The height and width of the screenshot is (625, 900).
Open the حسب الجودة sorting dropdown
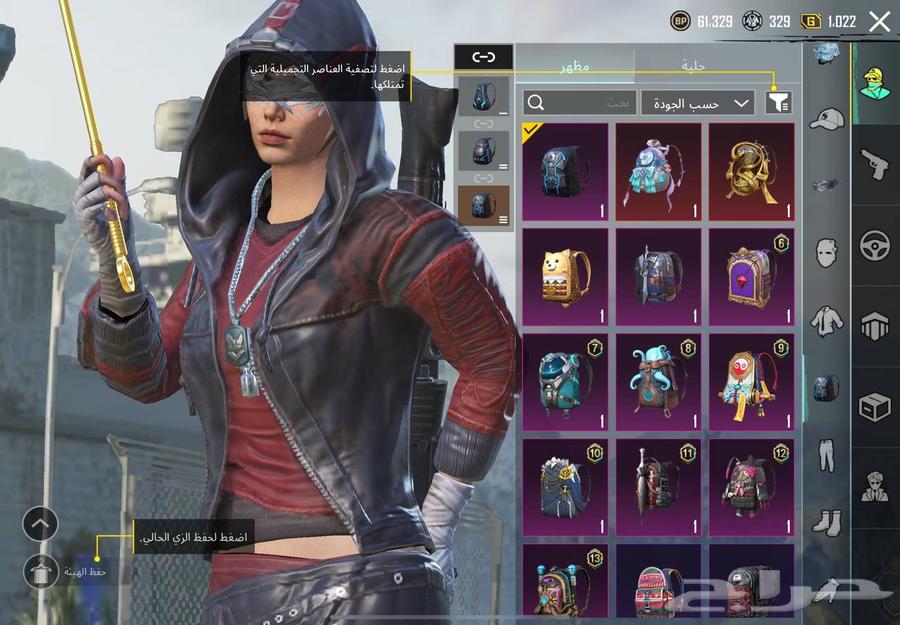pos(698,102)
